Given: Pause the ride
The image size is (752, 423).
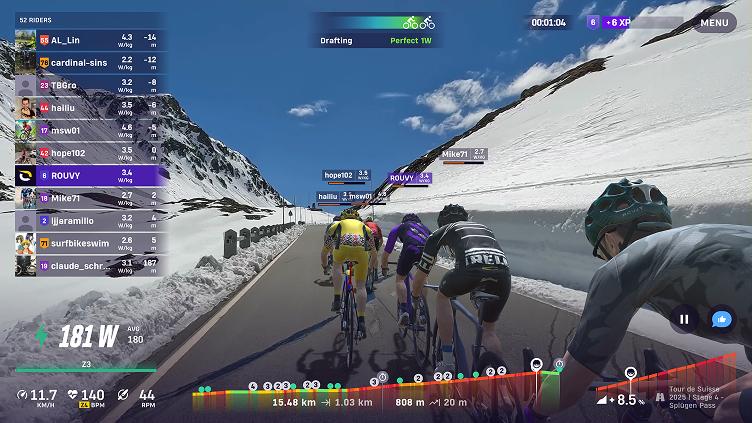Looking at the screenshot, I should pos(685,320).
